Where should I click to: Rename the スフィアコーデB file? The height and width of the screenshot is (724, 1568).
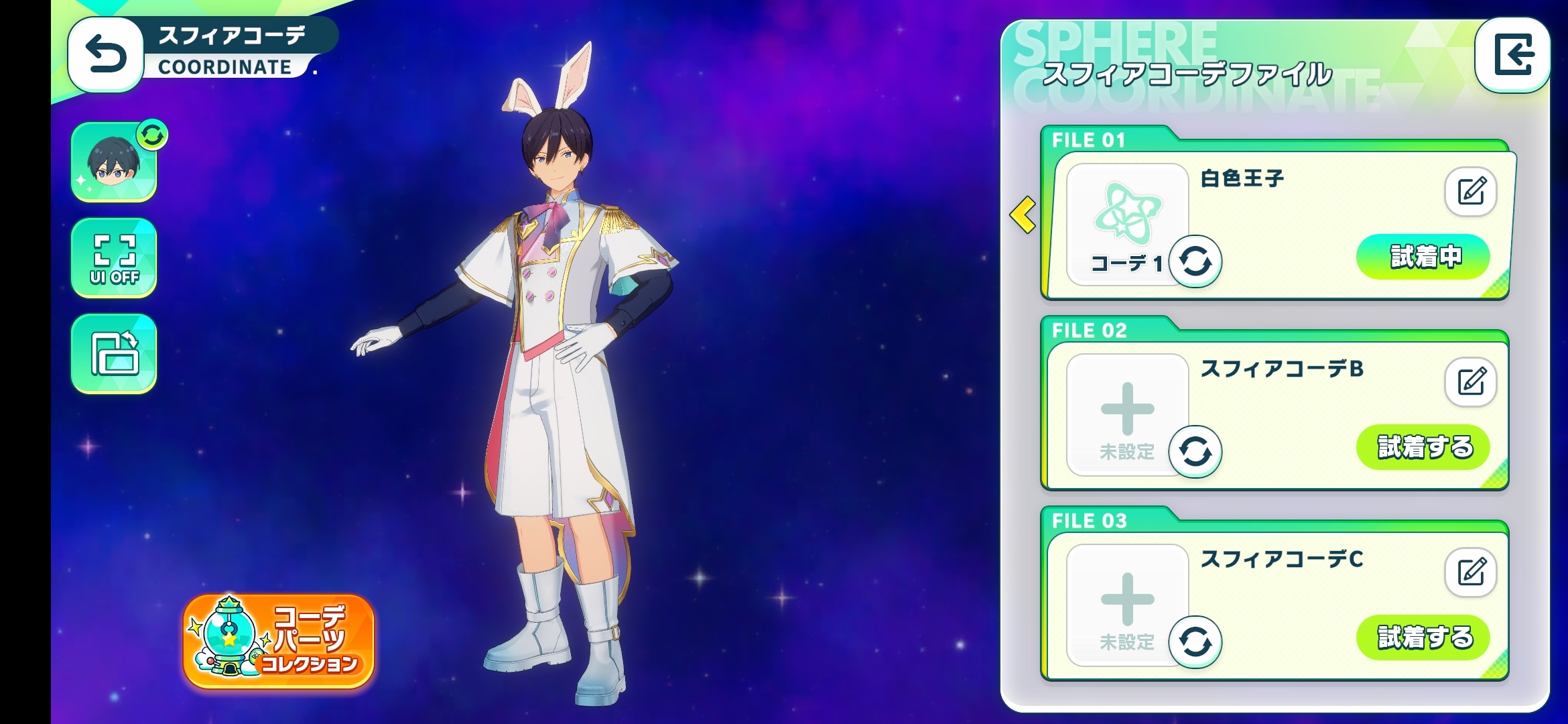click(x=1470, y=382)
